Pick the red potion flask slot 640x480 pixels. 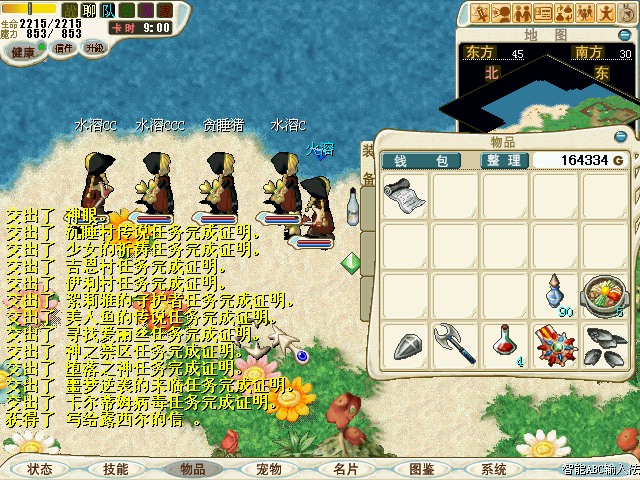tap(504, 345)
